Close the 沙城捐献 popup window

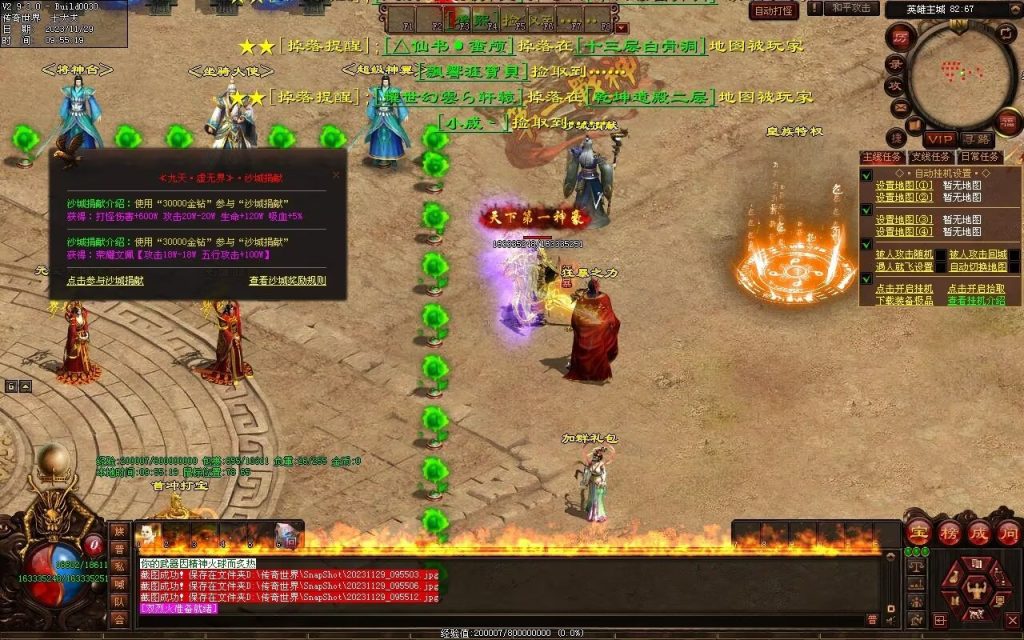[x=336, y=174]
